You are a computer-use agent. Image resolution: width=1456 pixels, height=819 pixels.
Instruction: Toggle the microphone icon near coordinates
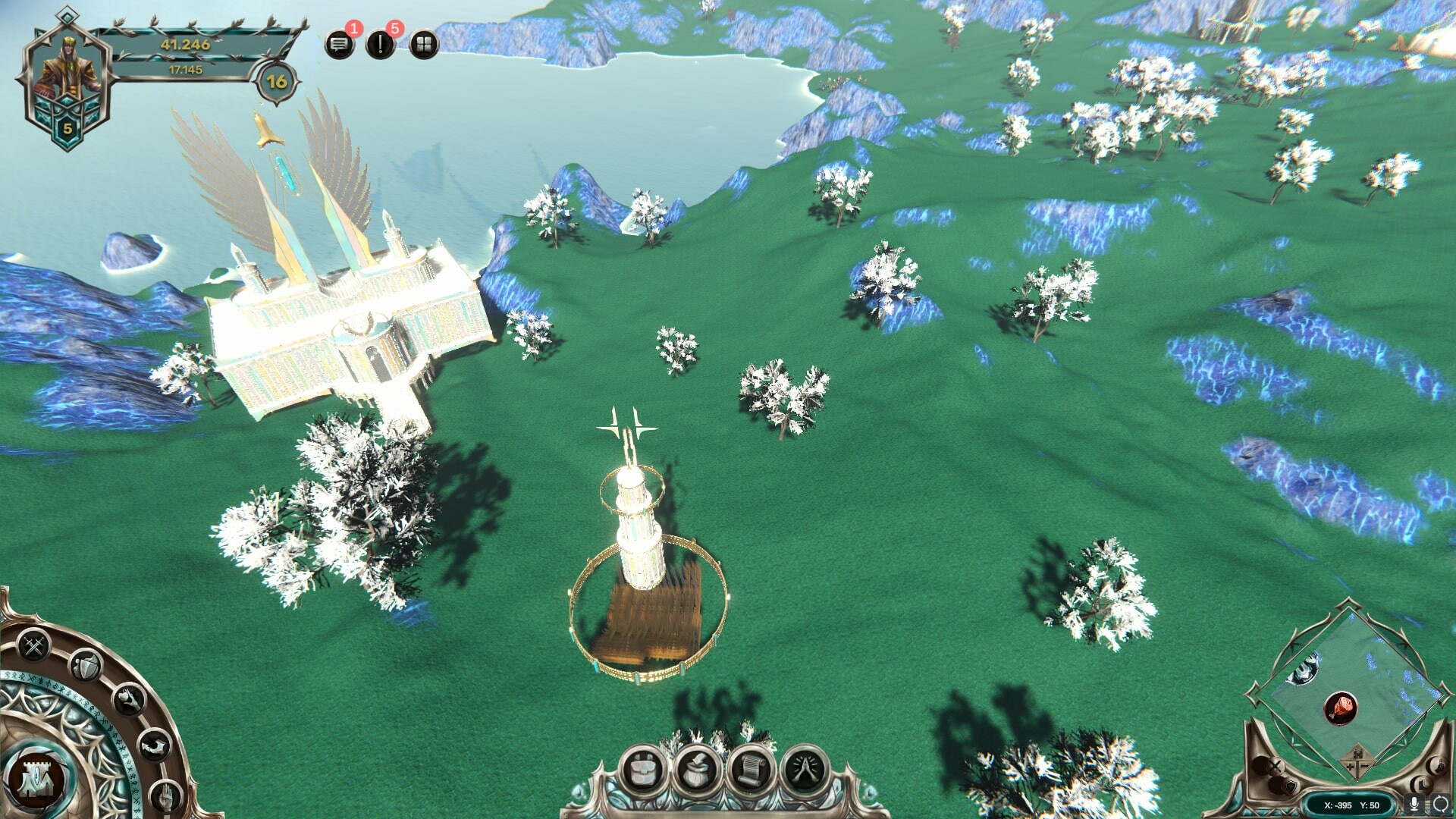tap(1414, 804)
